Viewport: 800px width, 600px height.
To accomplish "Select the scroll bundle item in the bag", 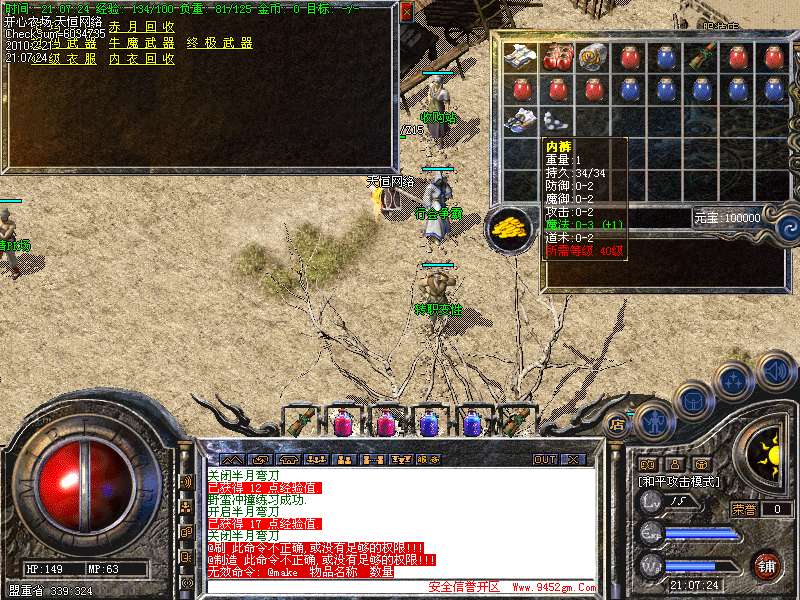I will point(592,56).
